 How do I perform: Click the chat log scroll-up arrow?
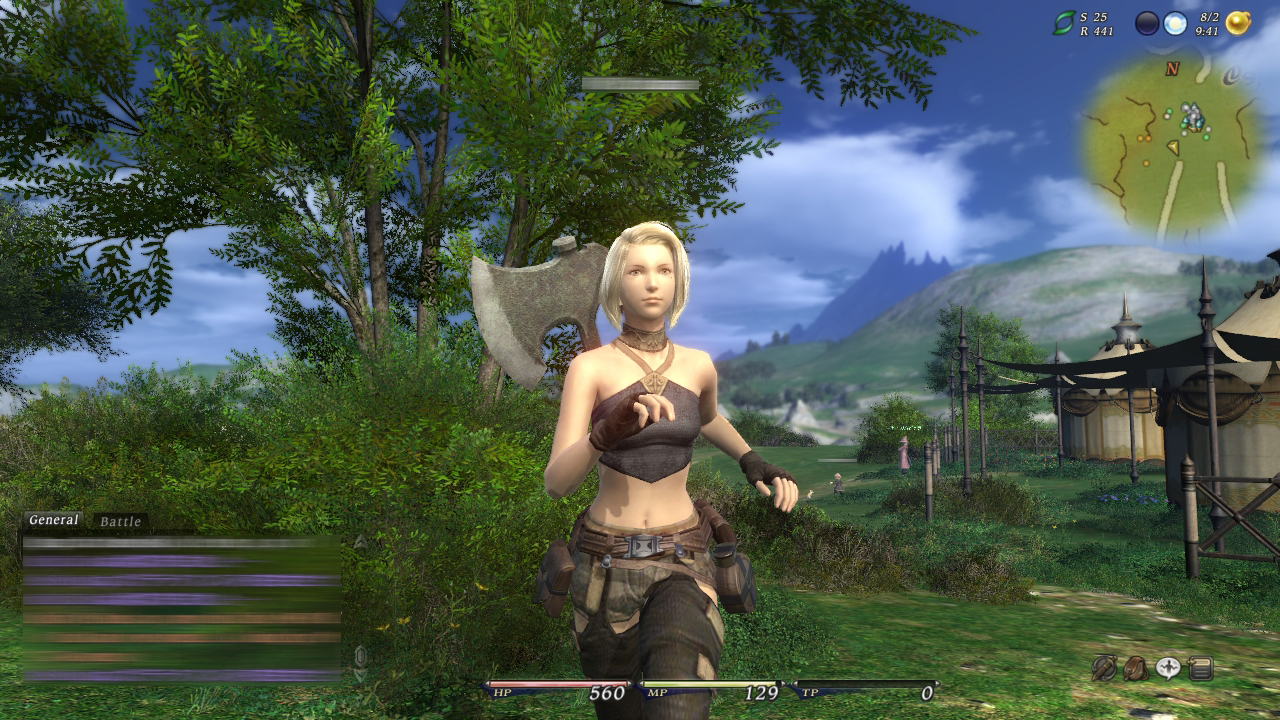point(360,543)
